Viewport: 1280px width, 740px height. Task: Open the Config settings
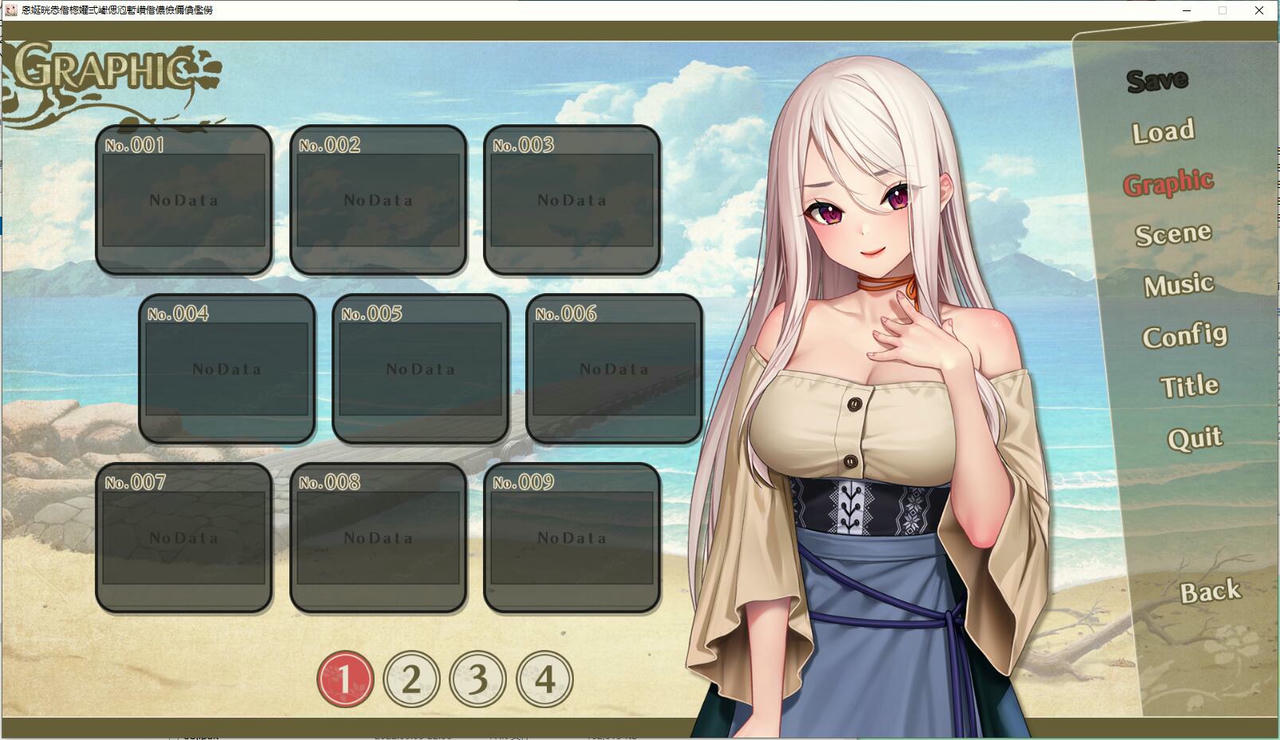point(1185,336)
